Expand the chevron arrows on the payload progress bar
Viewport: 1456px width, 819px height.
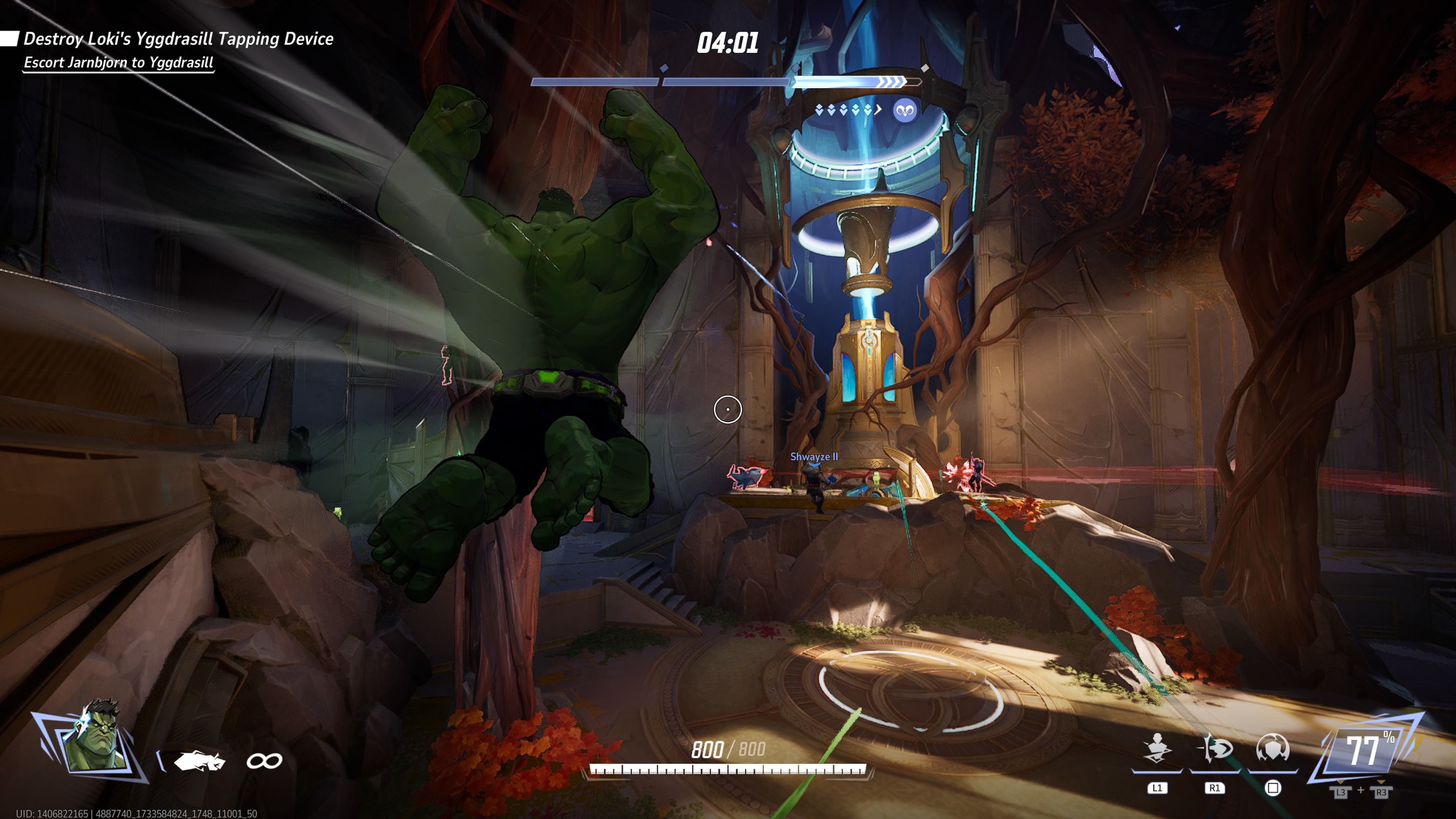[x=890, y=83]
